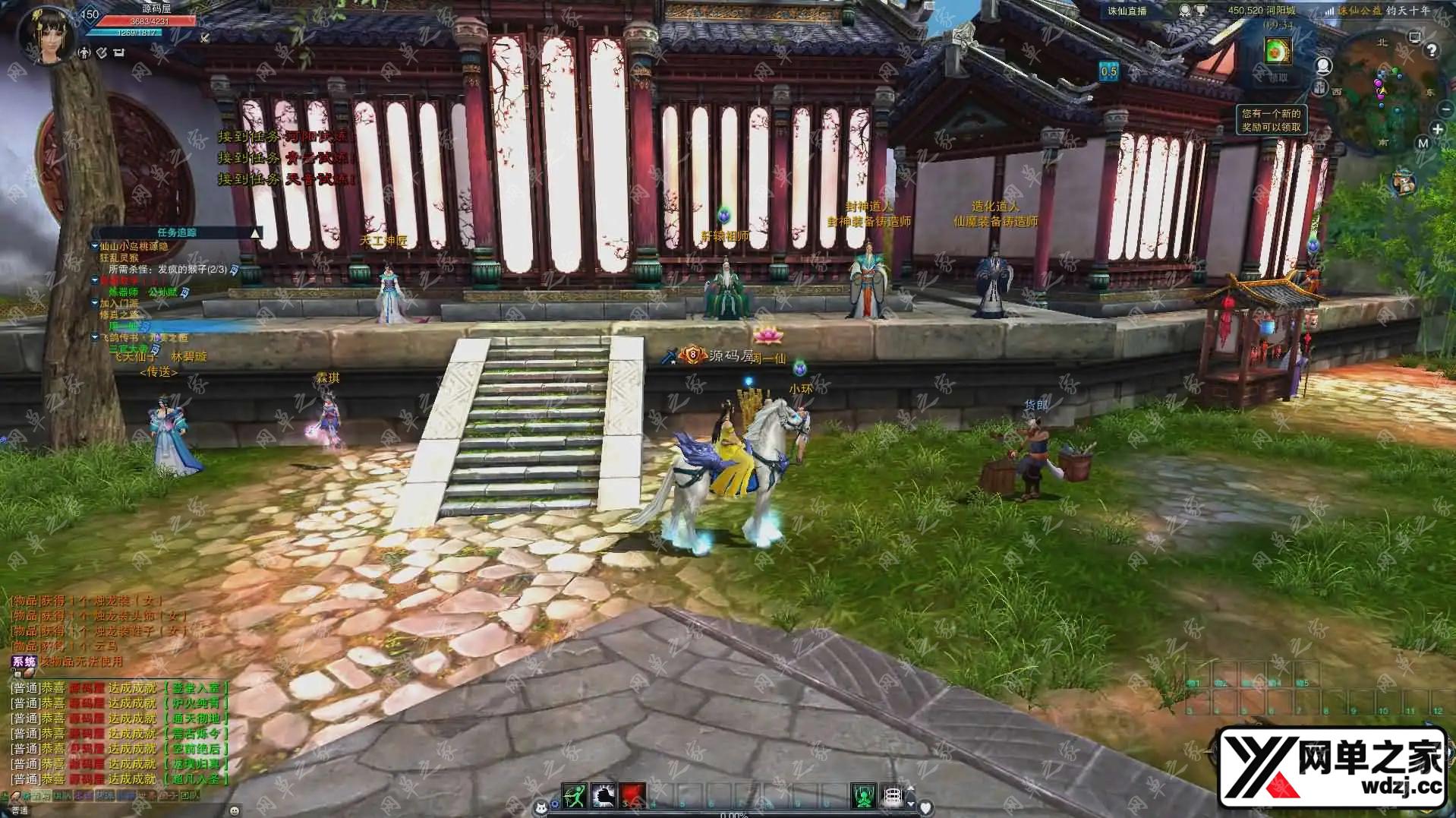Image resolution: width=1456 pixels, height=818 pixels.
Task: Open the trophy achievements icon
Action: (1202, 11)
